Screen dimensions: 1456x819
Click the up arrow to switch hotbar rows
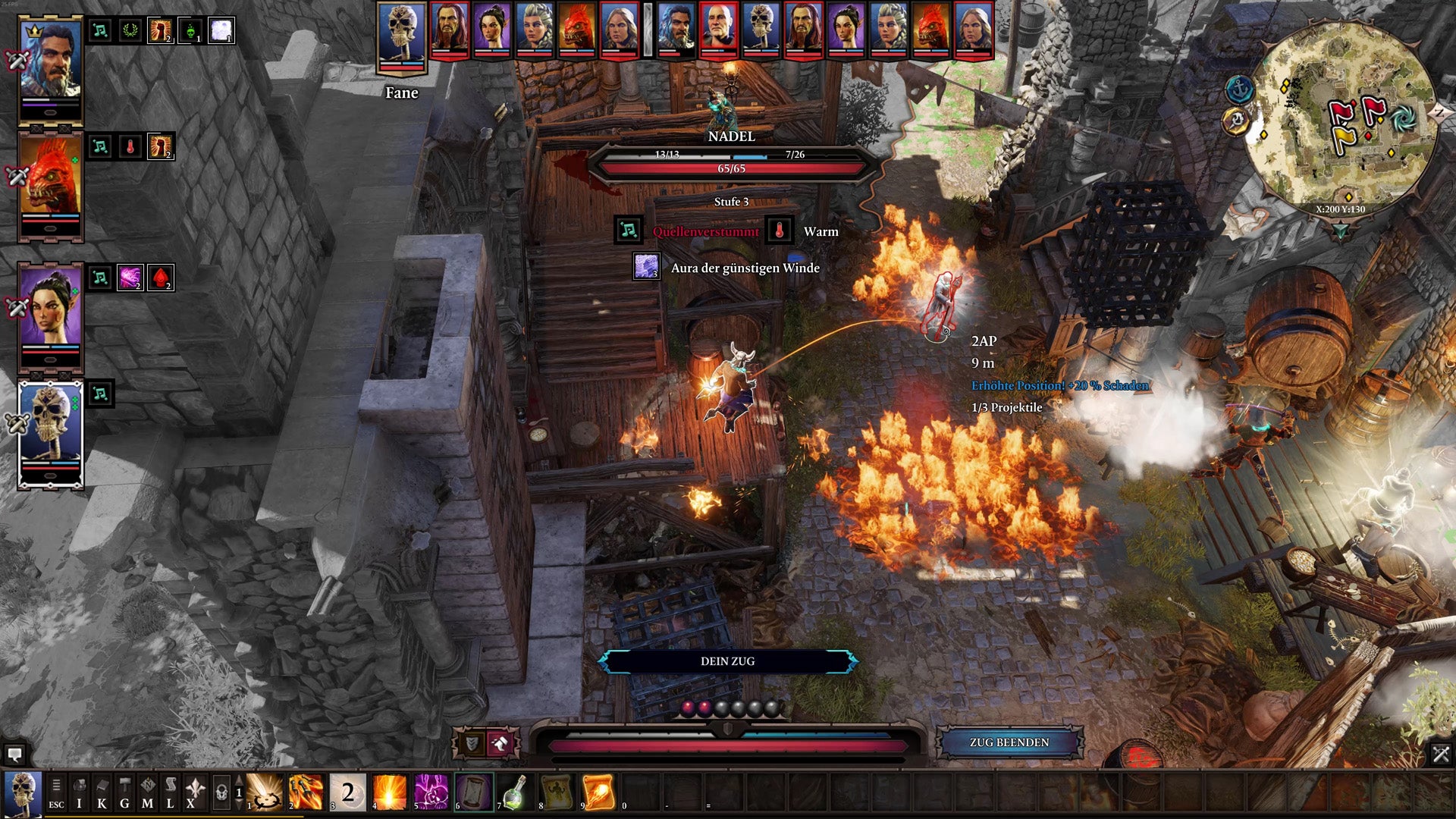238,777
